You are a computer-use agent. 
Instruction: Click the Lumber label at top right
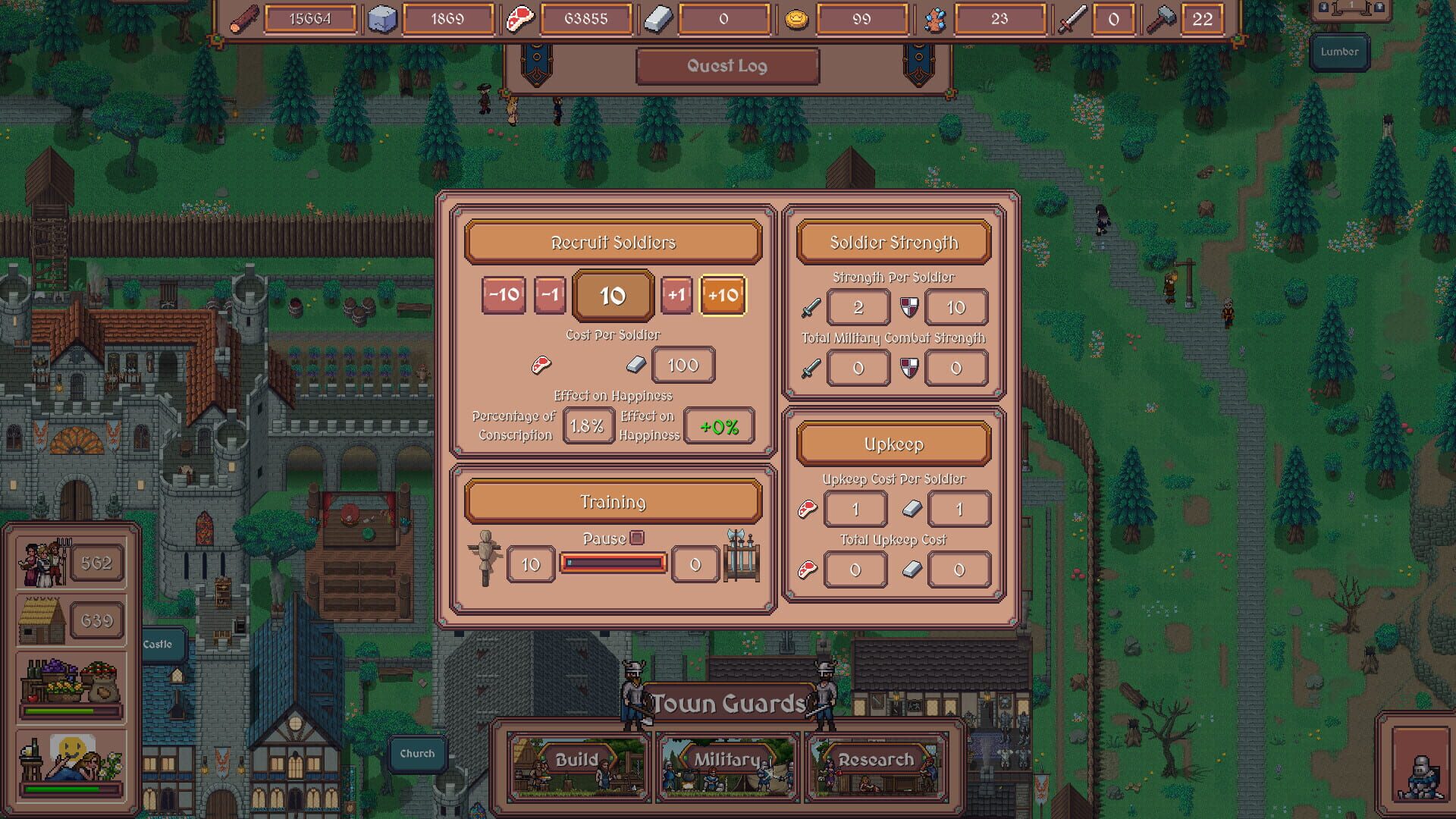[x=1339, y=52]
